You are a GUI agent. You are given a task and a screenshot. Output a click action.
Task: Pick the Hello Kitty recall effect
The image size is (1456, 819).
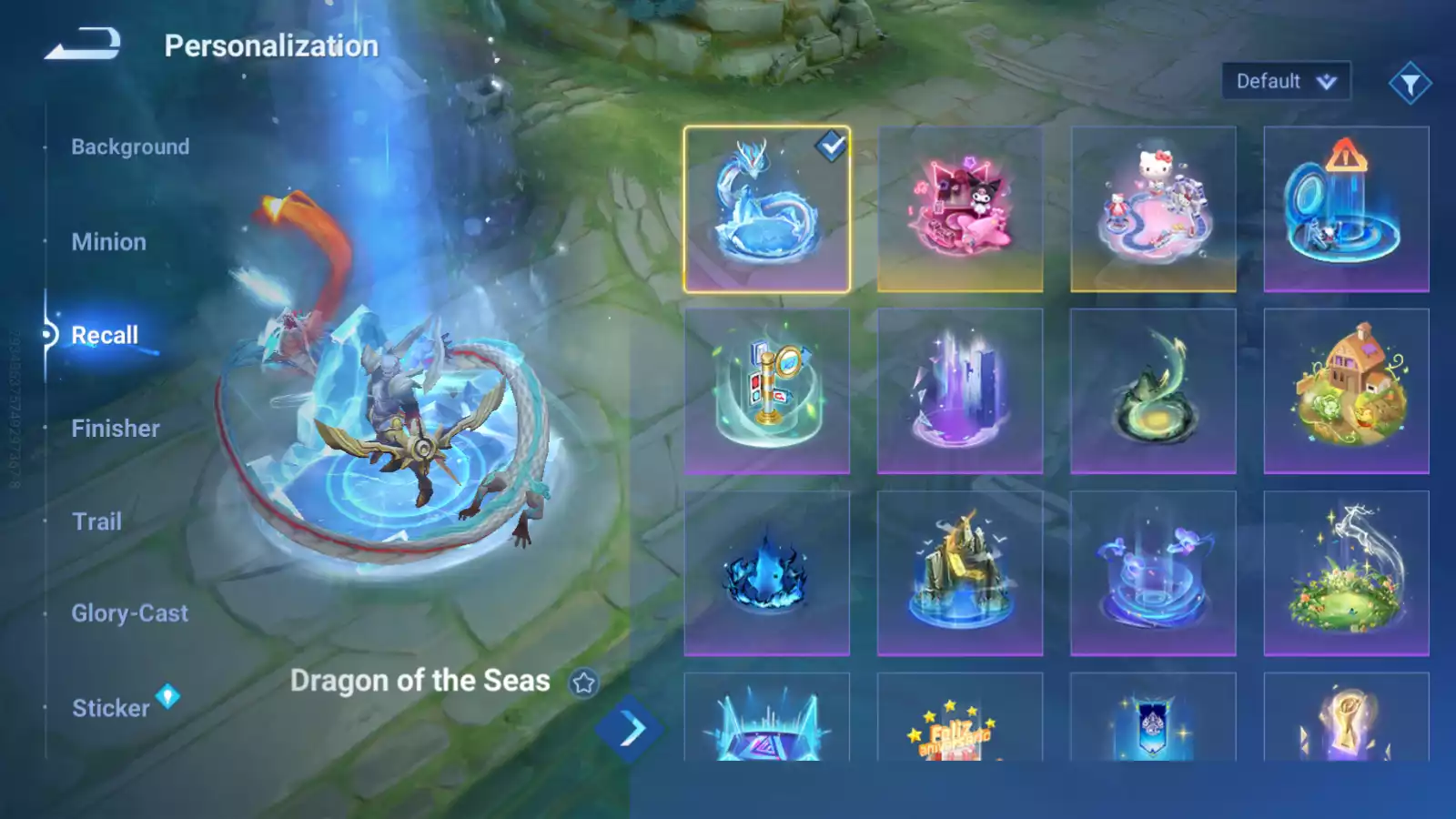pyautogui.click(x=1153, y=209)
